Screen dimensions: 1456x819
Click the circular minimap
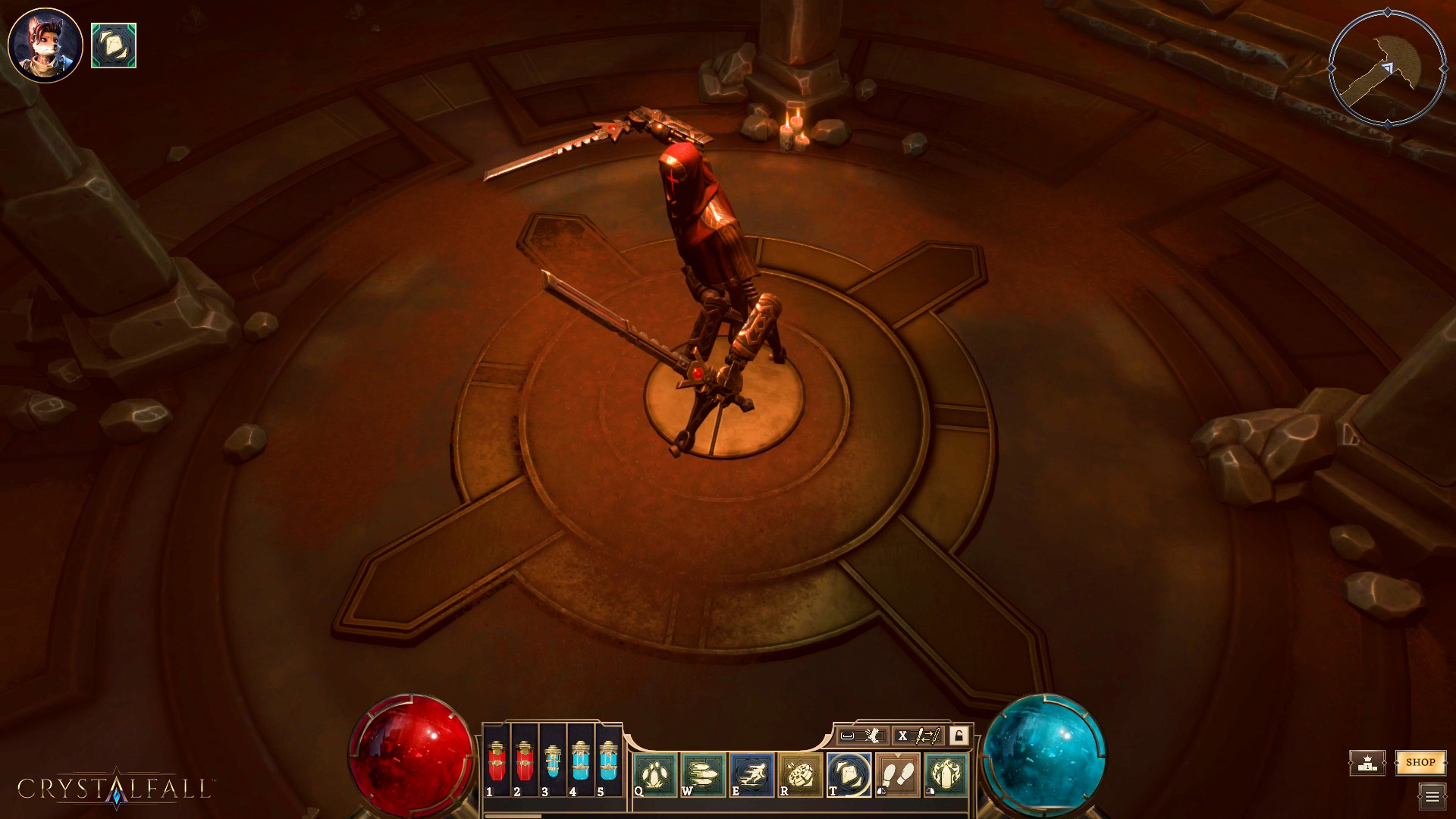(1387, 68)
